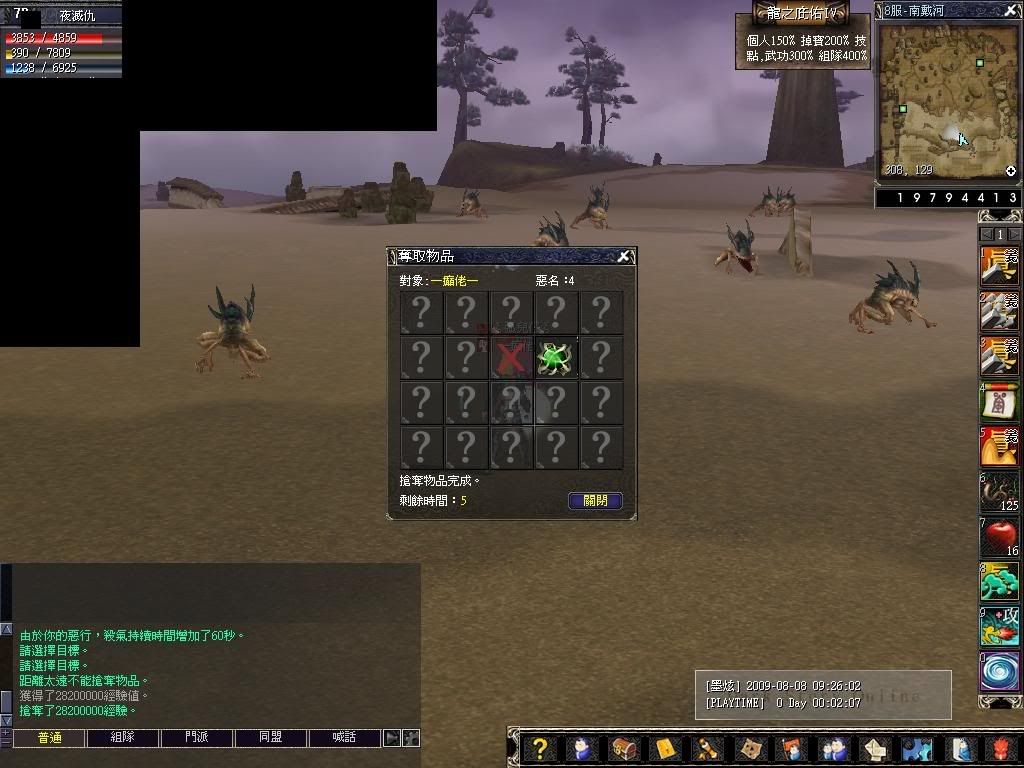This screenshot has width=1024, height=768.
Task: Switch to the 喊話 chat tab
Action: pos(344,738)
